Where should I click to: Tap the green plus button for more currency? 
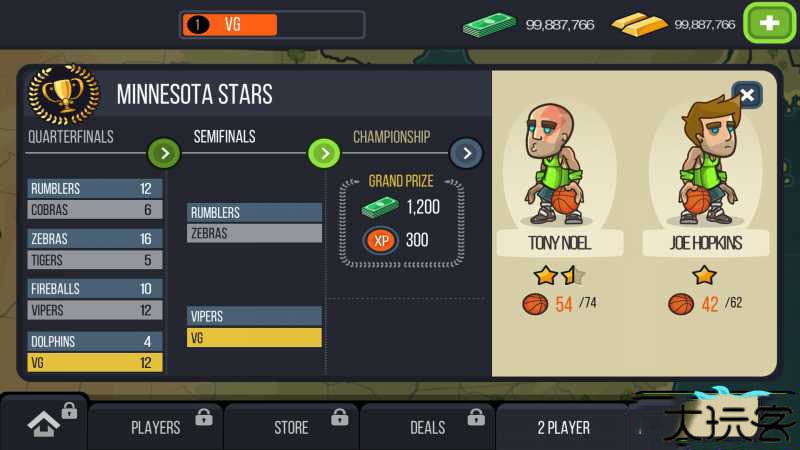coord(769,24)
